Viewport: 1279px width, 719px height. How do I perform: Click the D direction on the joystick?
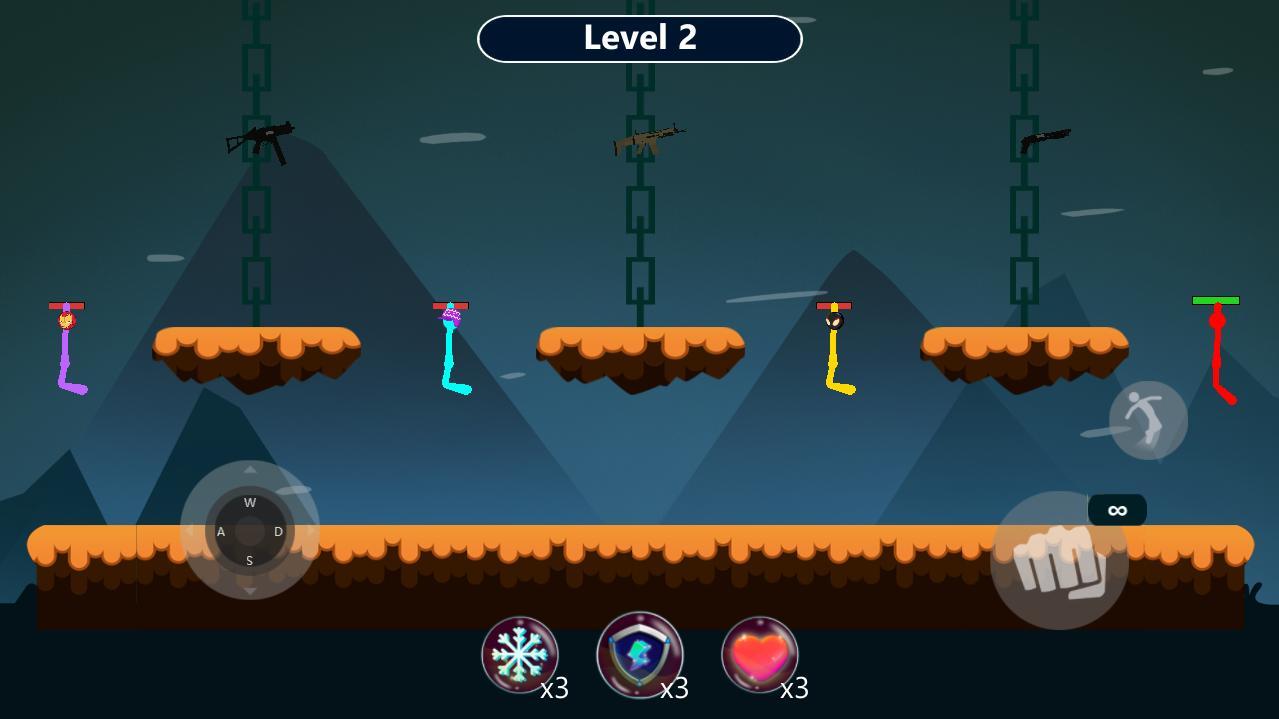point(278,531)
